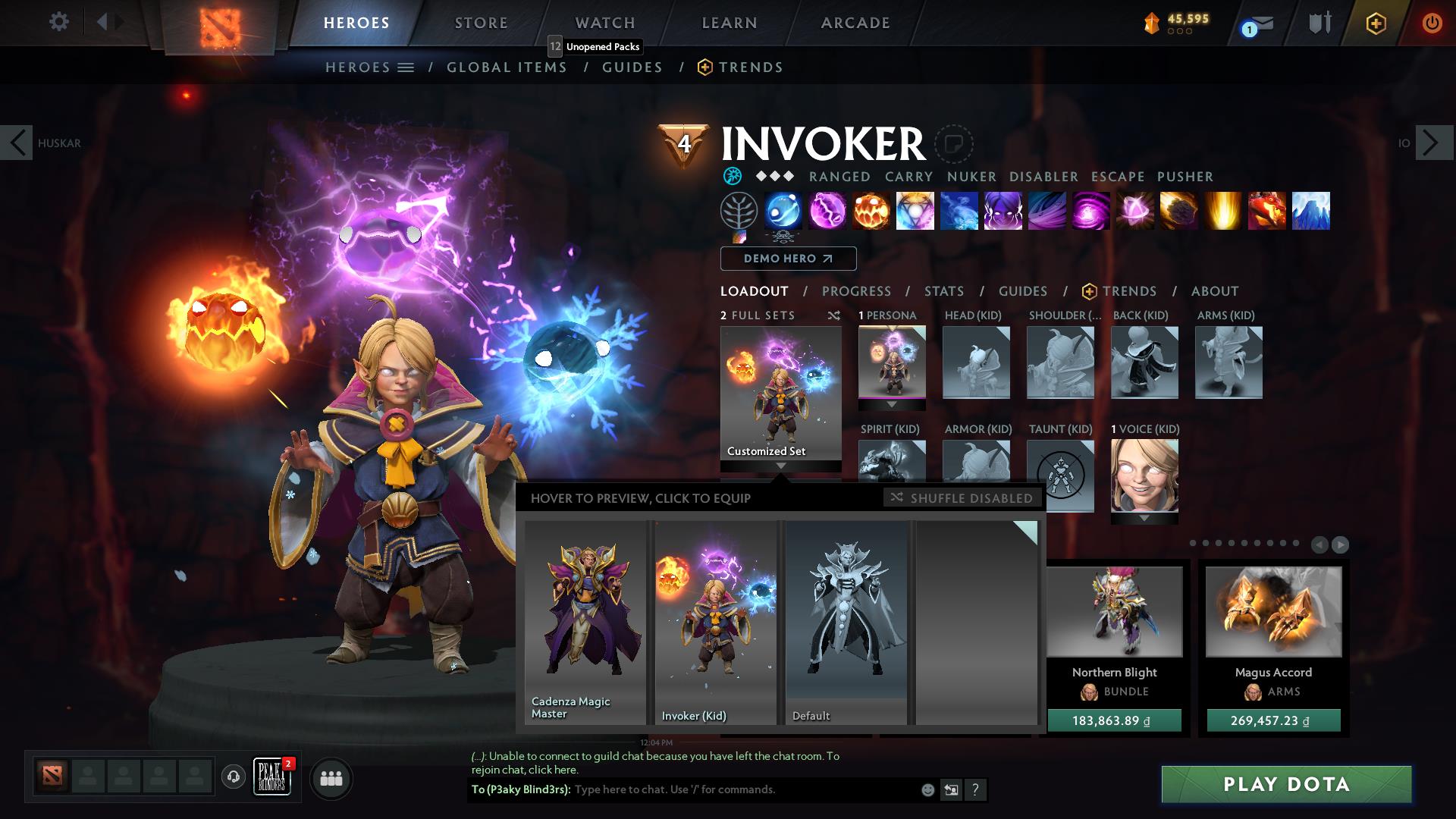This screenshot has width=1456, height=819.
Task: Open the WATCH menu item
Action: click(x=605, y=22)
